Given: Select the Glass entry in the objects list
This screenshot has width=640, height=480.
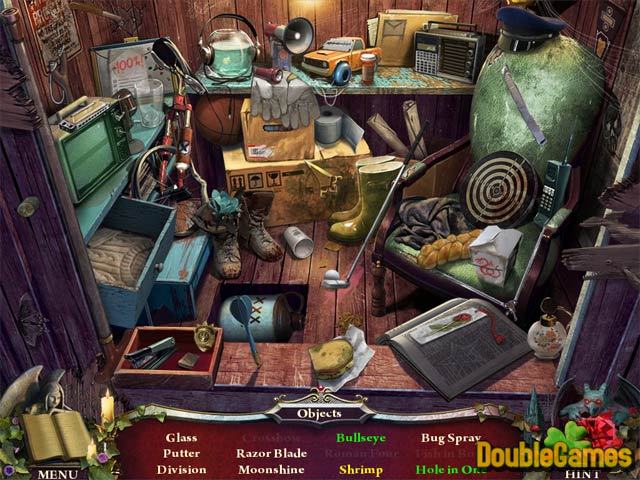Looking at the screenshot, I should pos(181,437).
